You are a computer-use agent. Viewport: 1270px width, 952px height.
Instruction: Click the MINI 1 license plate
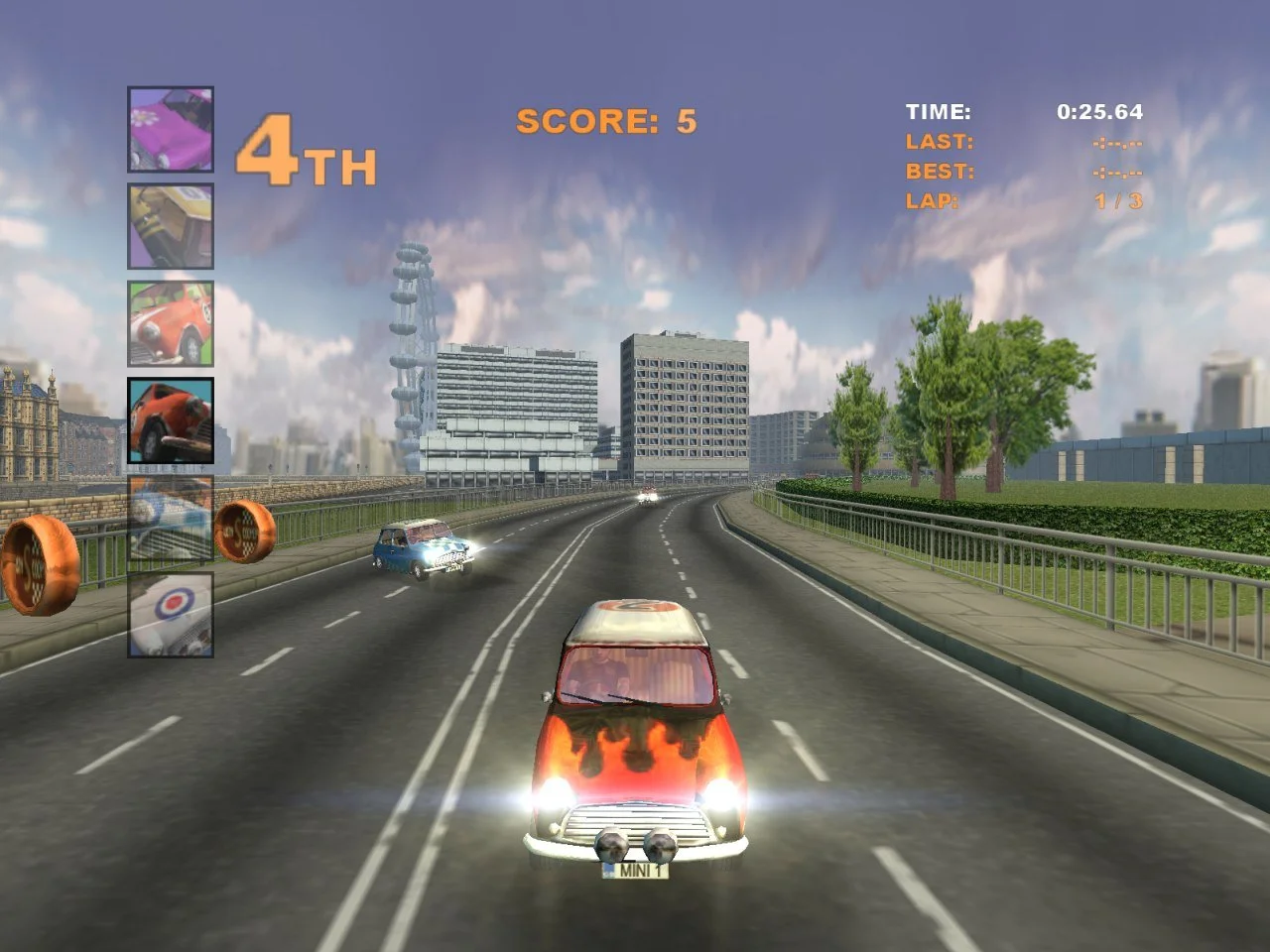tap(634, 871)
